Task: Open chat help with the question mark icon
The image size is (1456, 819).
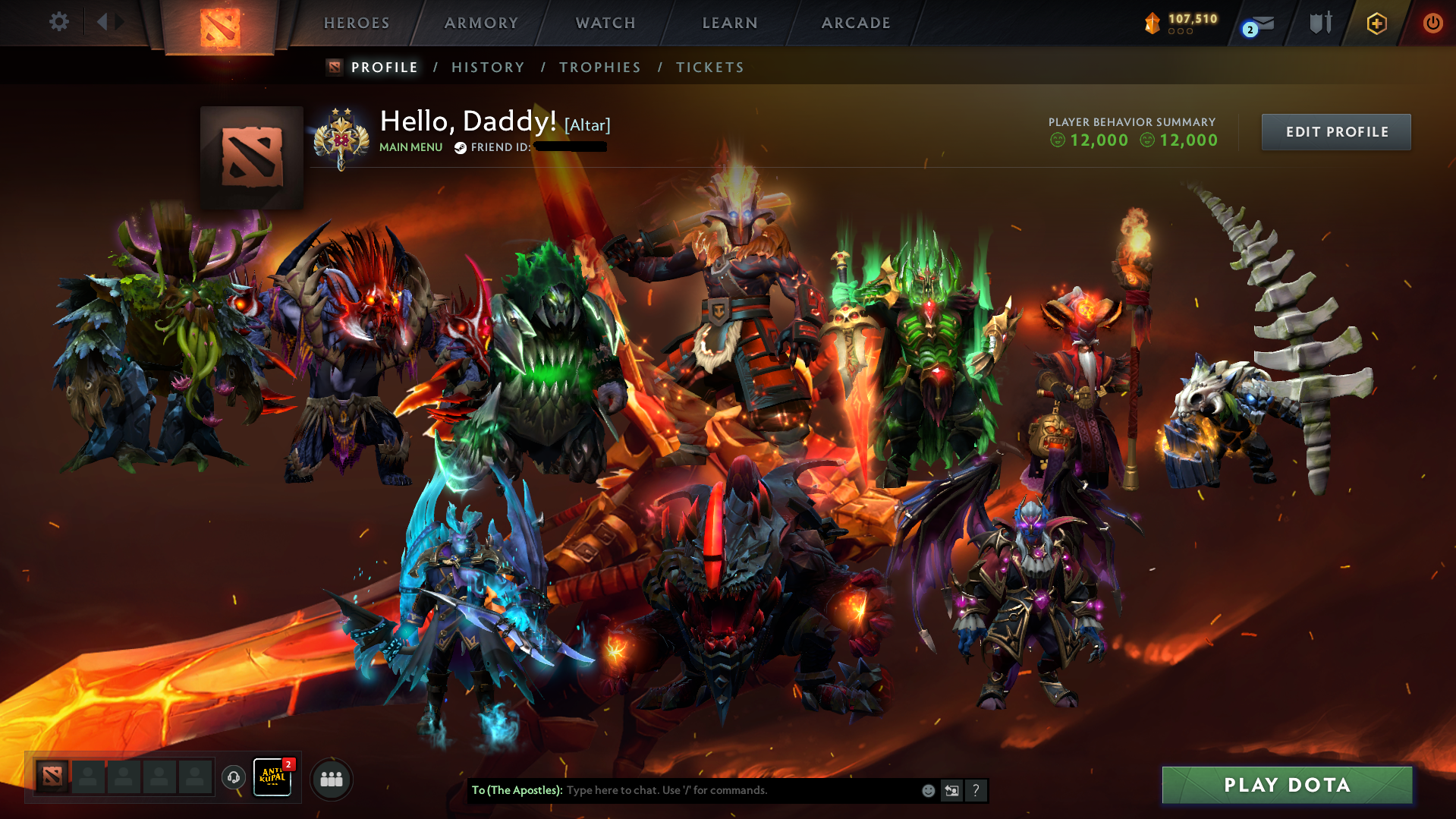Action: pos(976,790)
